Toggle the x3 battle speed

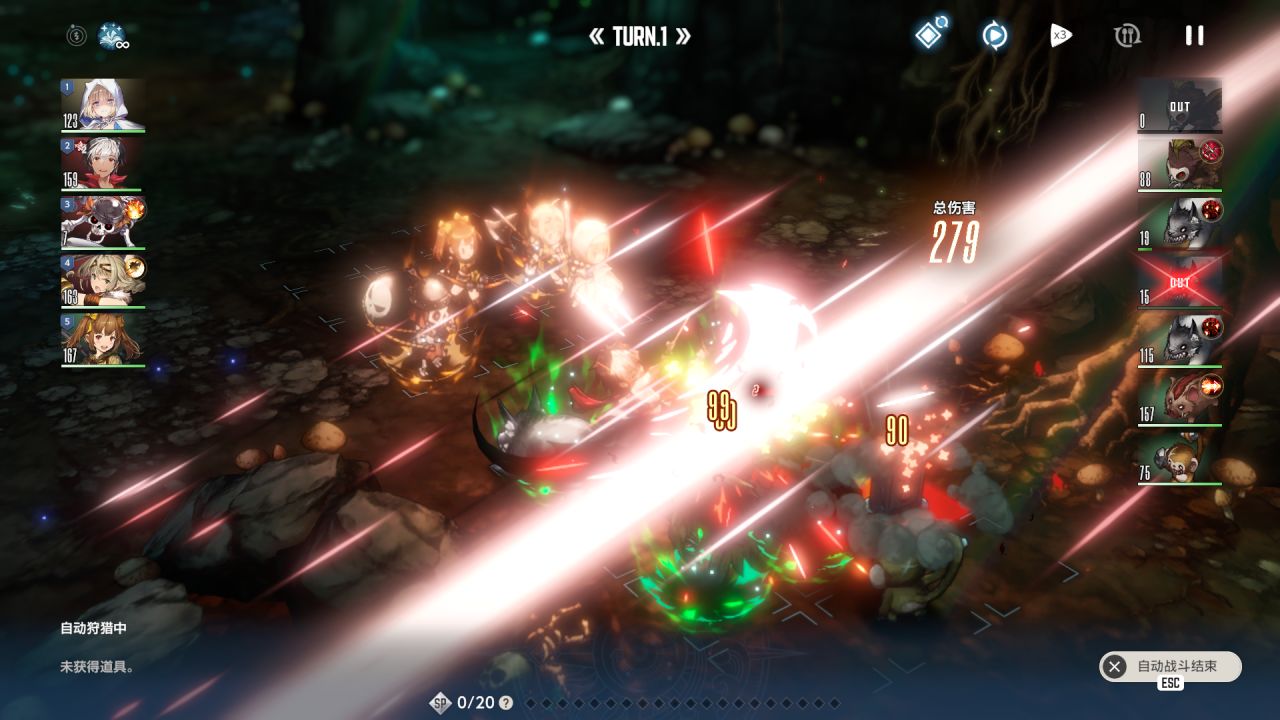pyautogui.click(x=1060, y=36)
